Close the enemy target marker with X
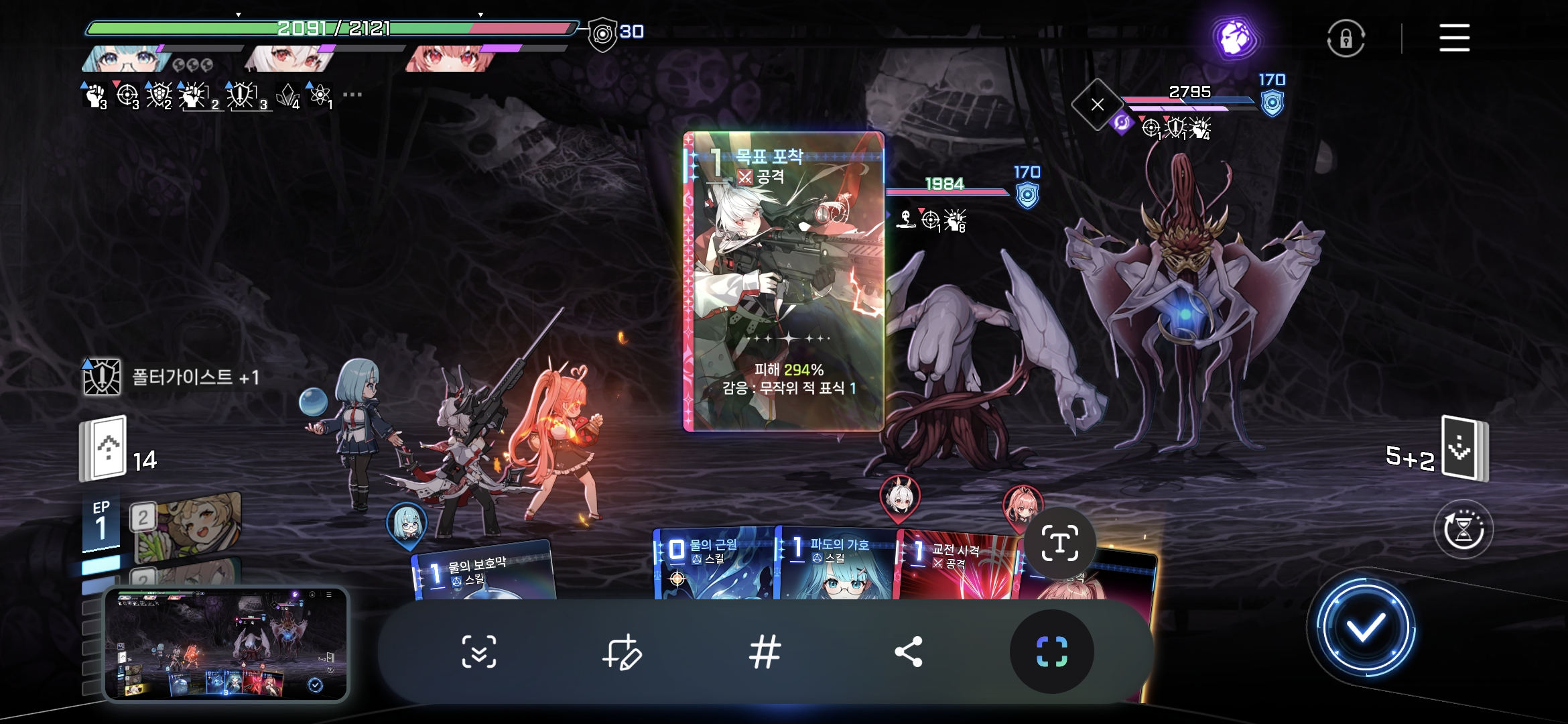This screenshot has width=1568, height=724. [1097, 105]
